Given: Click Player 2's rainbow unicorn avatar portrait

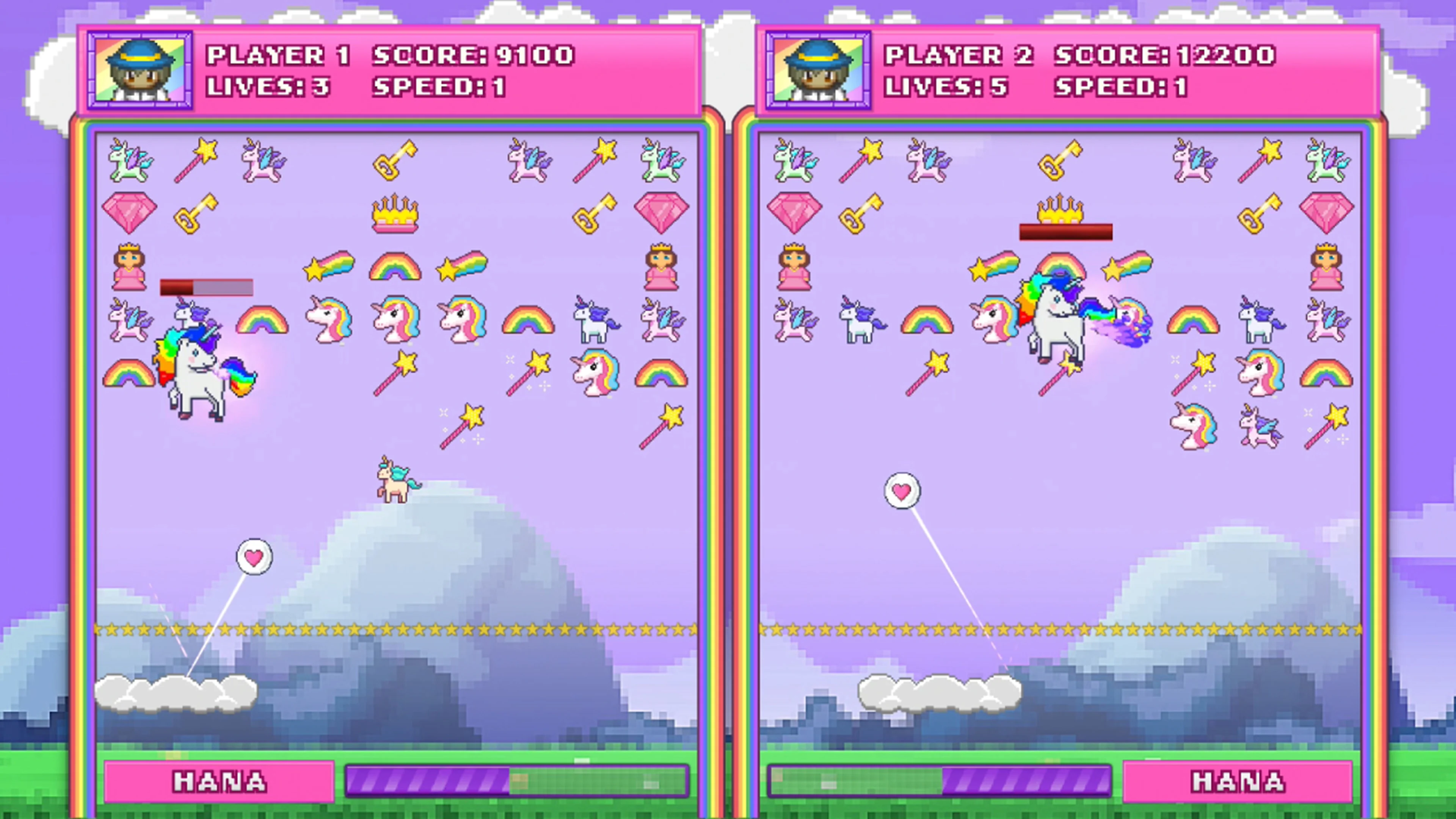Looking at the screenshot, I should point(818,68).
